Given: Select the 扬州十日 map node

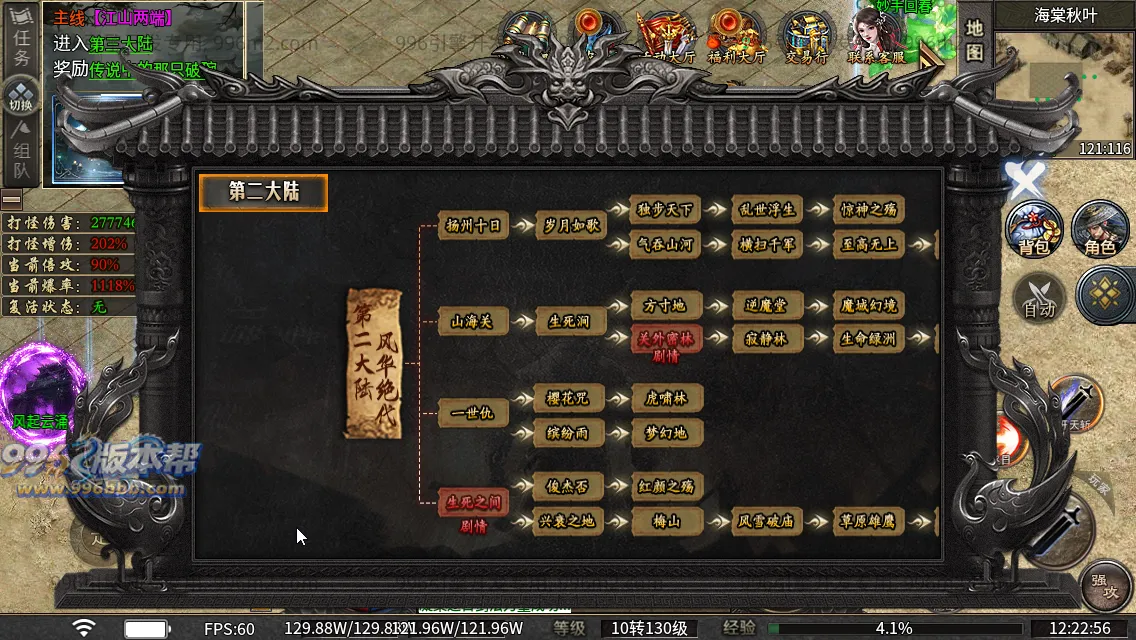Looking at the screenshot, I should click(x=473, y=226).
